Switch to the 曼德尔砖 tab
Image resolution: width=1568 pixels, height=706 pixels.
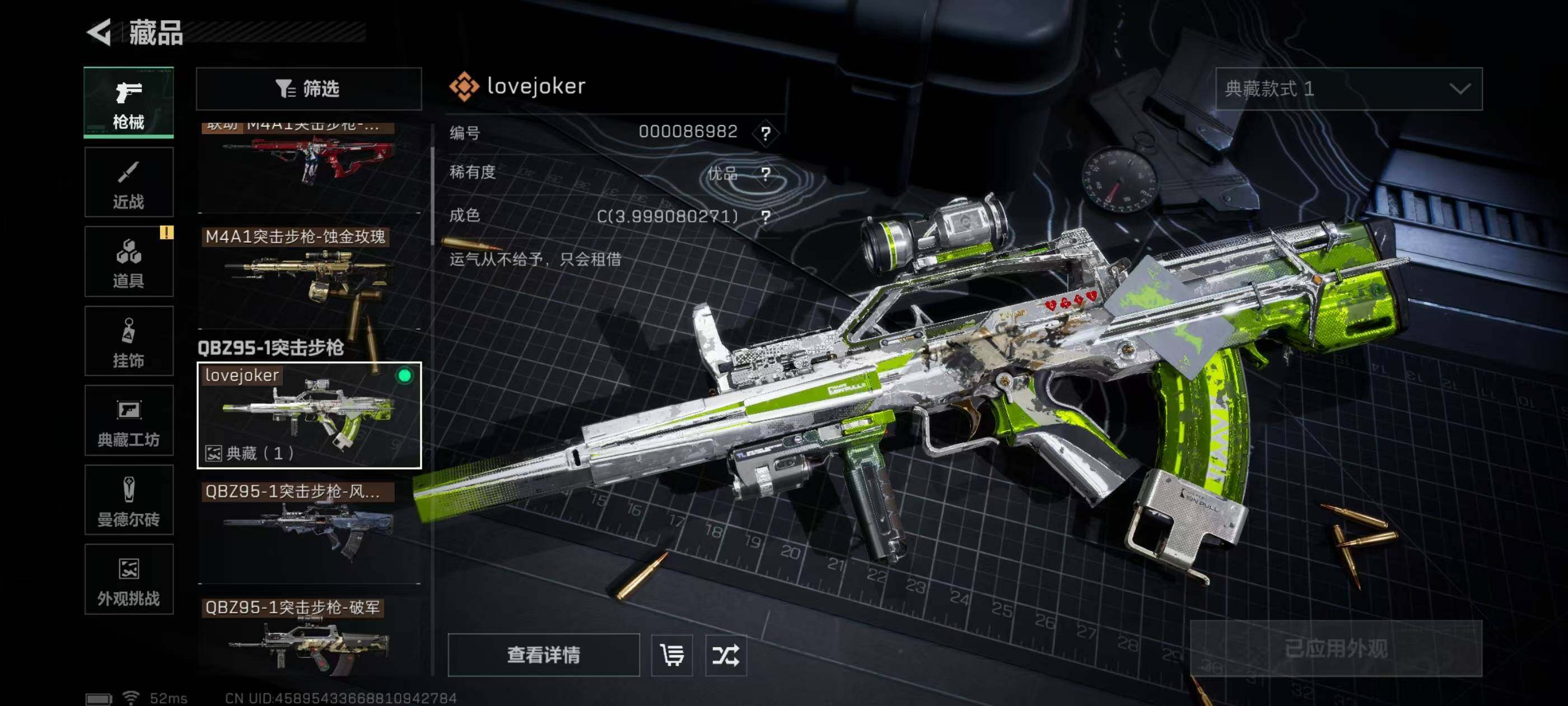point(128,500)
